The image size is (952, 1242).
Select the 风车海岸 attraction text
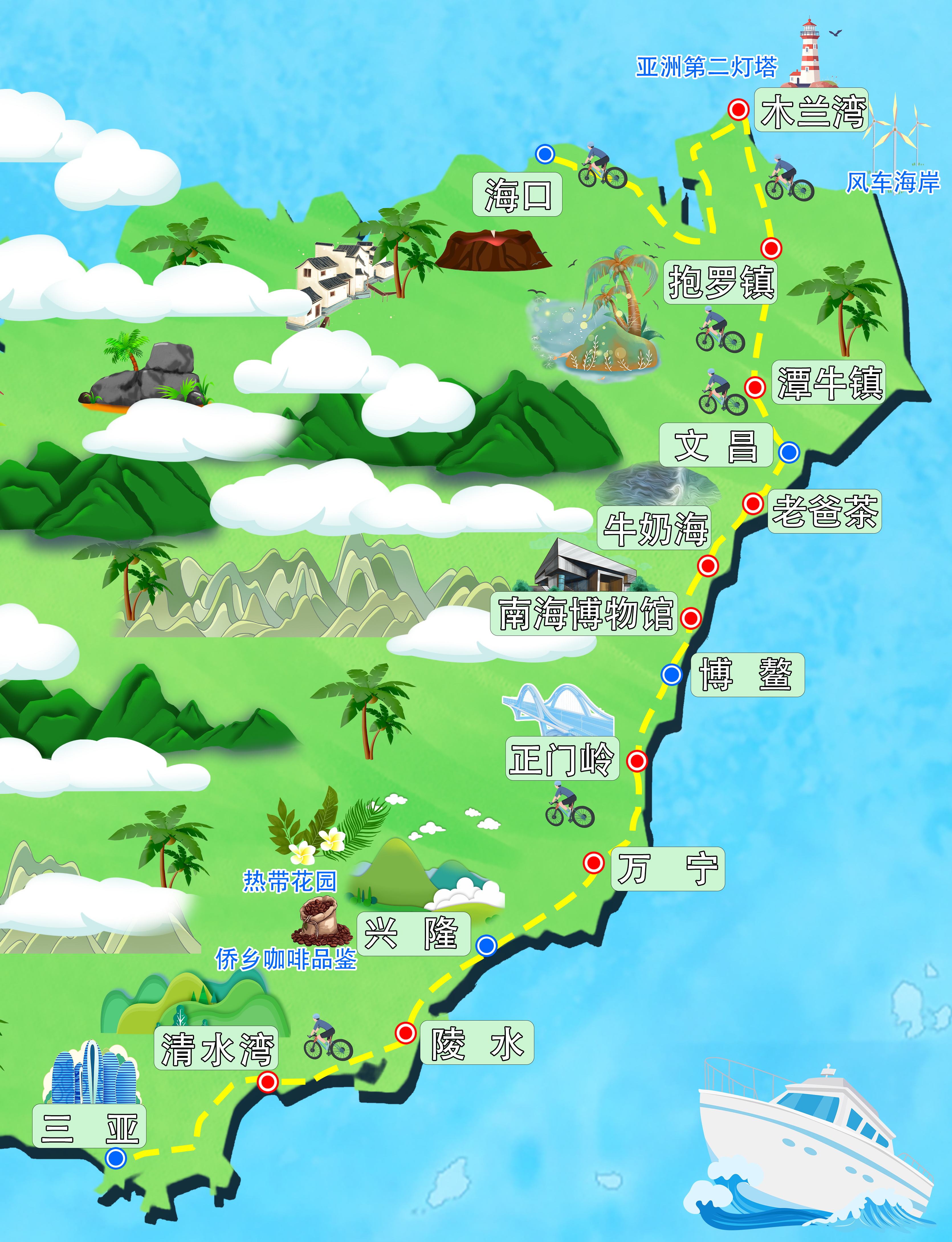(892, 182)
